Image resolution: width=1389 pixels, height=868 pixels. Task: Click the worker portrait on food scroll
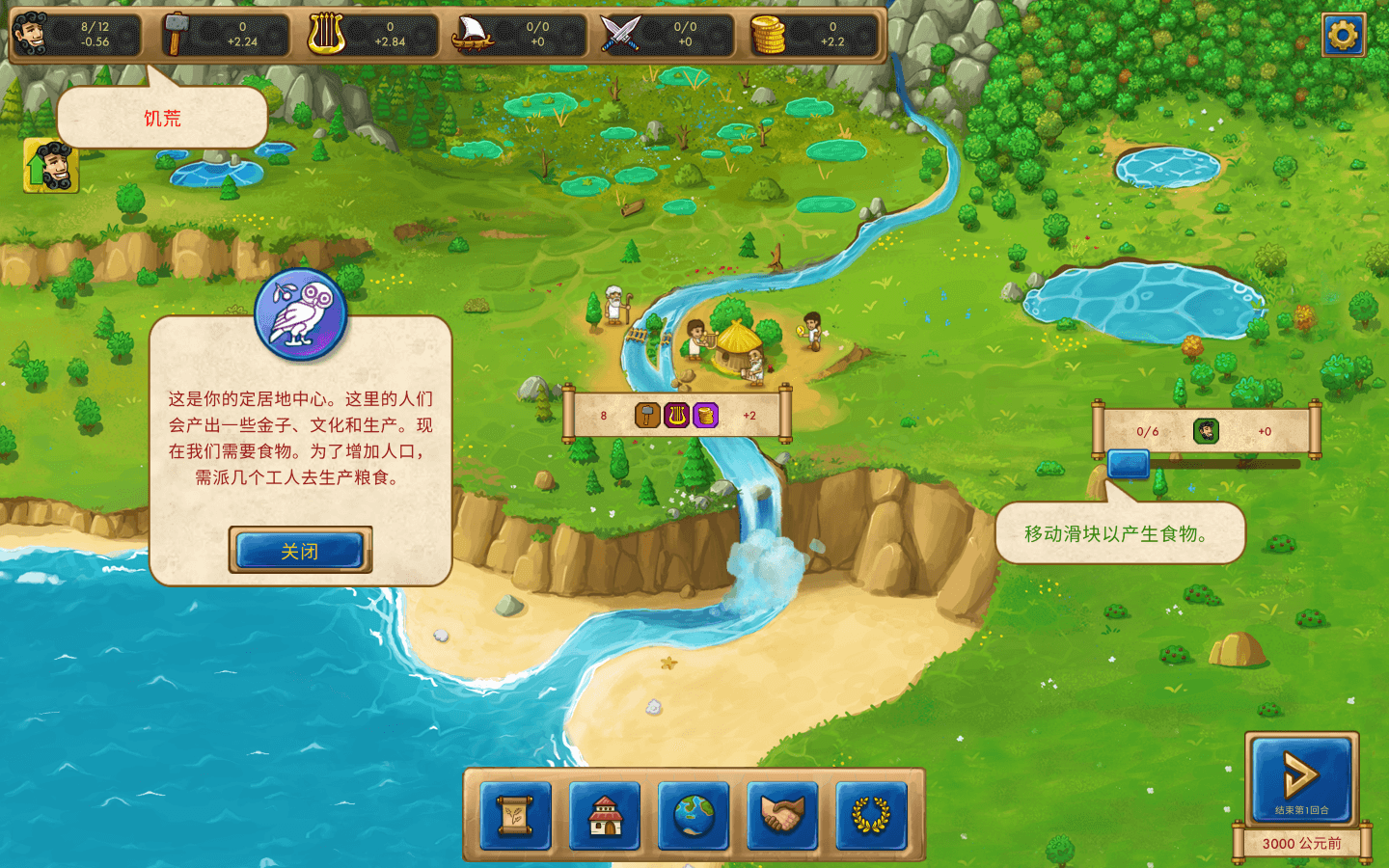point(1206,431)
